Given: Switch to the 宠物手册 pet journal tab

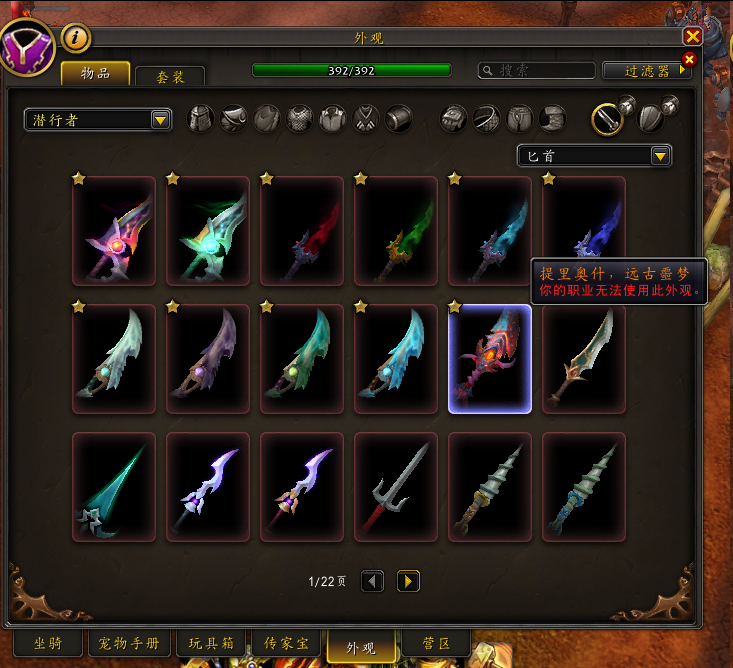Looking at the screenshot, I should point(130,643).
